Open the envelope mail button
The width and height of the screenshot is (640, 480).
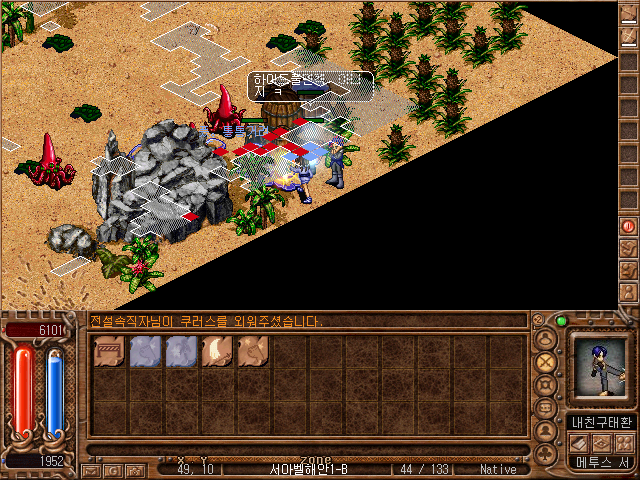pos(91,469)
